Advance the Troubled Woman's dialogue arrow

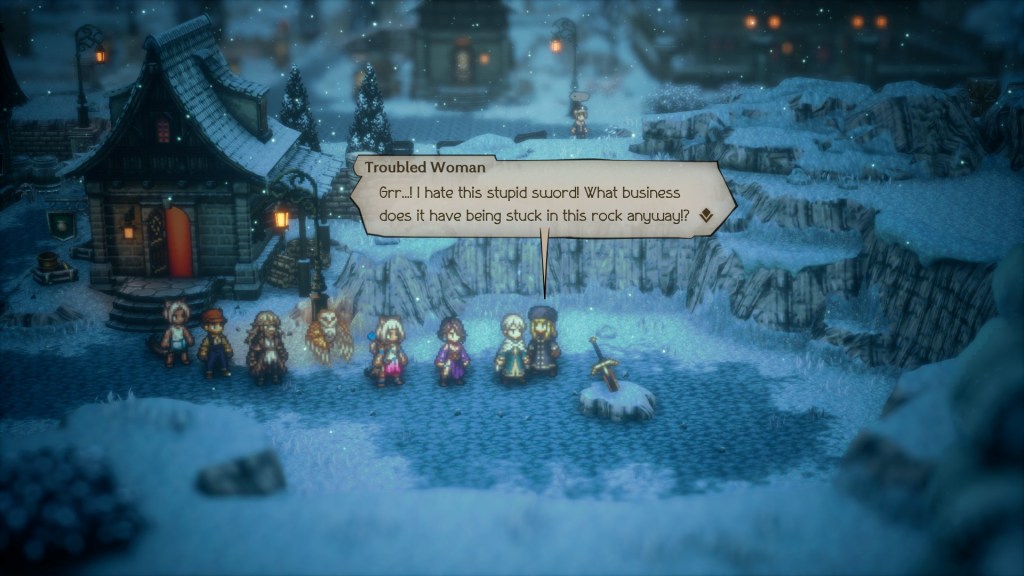click(706, 214)
